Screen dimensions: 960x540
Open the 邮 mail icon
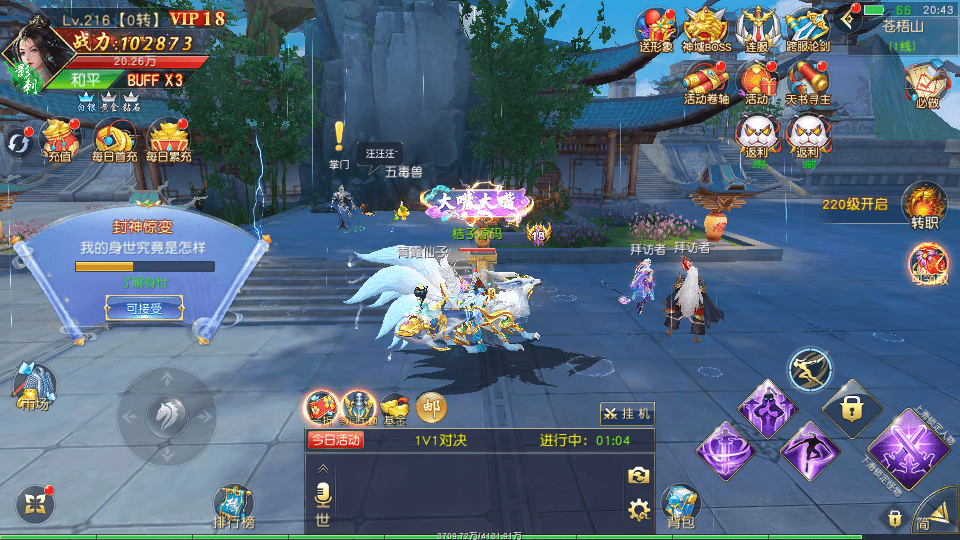coord(431,405)
